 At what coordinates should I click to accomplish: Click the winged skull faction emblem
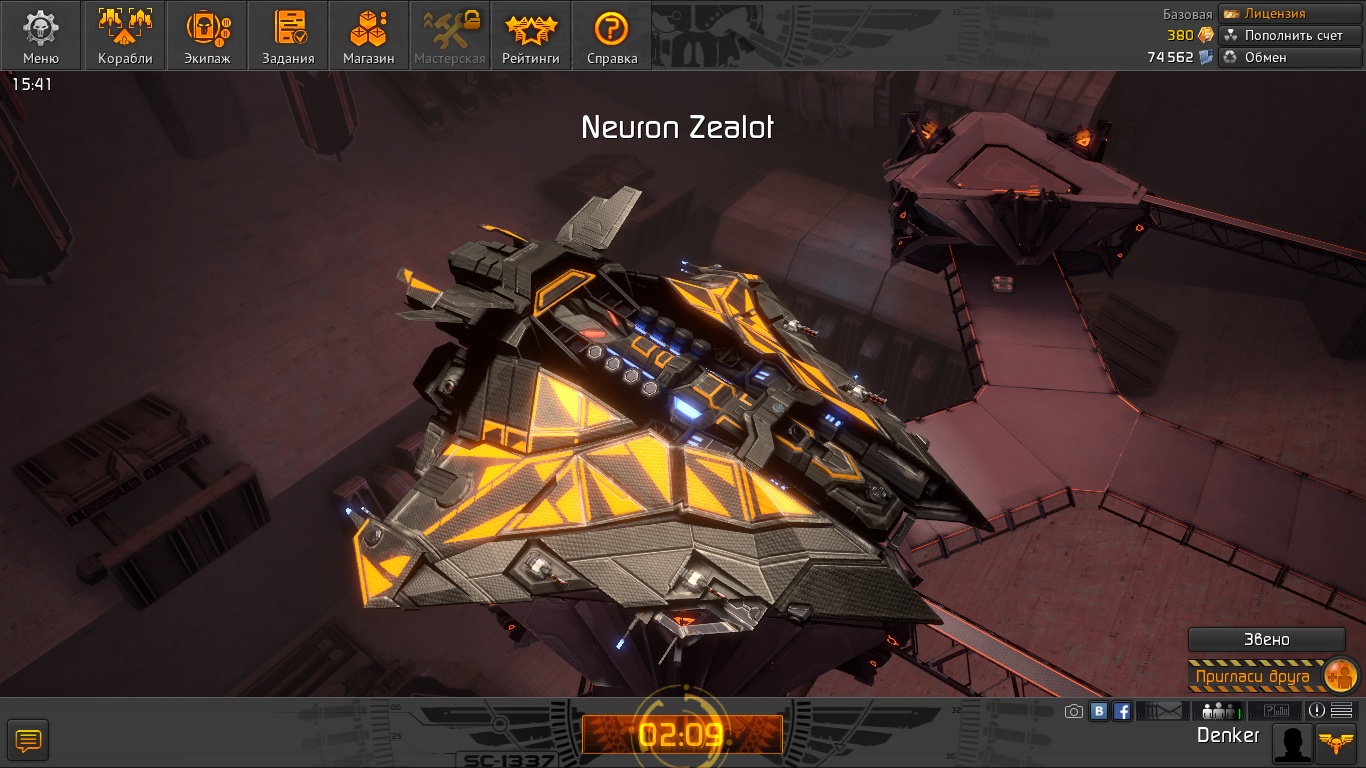pos(1337,742)
